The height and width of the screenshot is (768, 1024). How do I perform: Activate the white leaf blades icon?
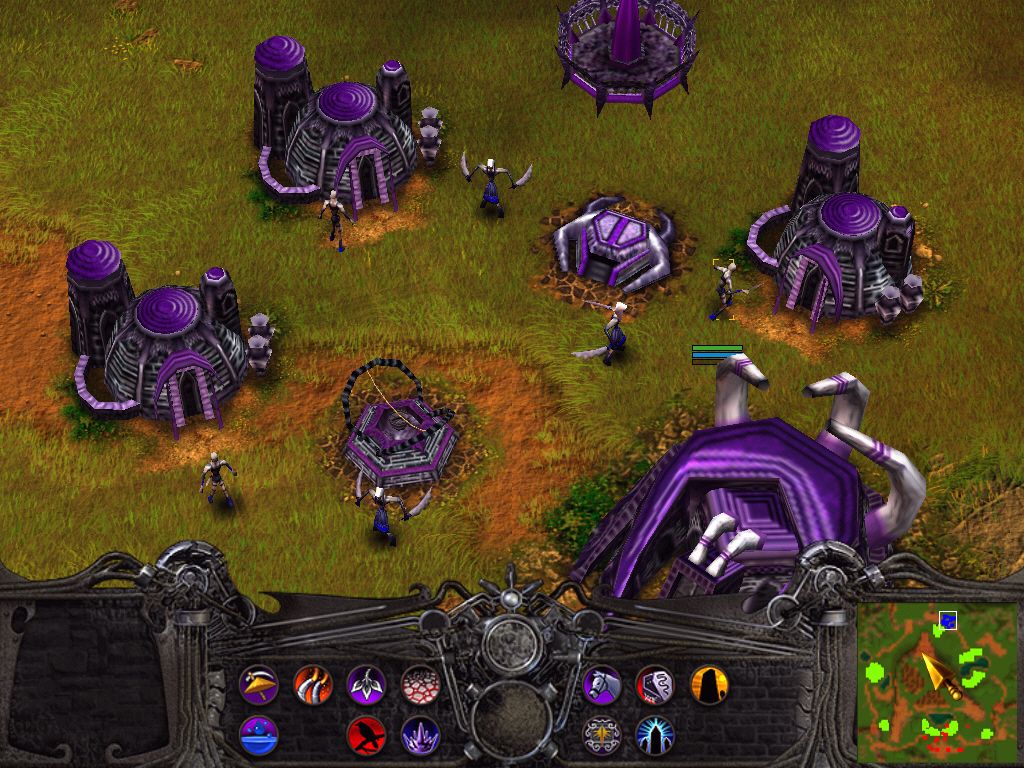(366, 685)
